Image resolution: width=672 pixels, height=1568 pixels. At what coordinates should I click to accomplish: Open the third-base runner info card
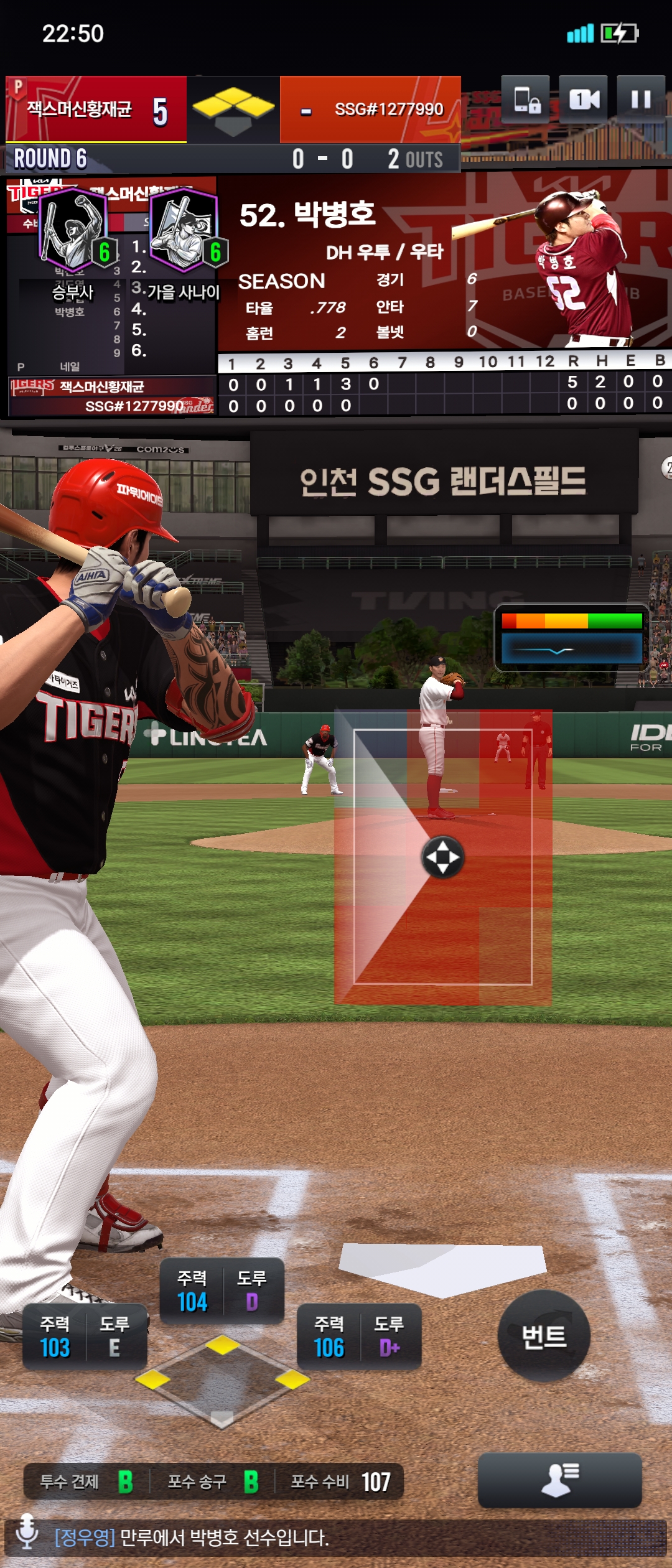click(85, 1337)
